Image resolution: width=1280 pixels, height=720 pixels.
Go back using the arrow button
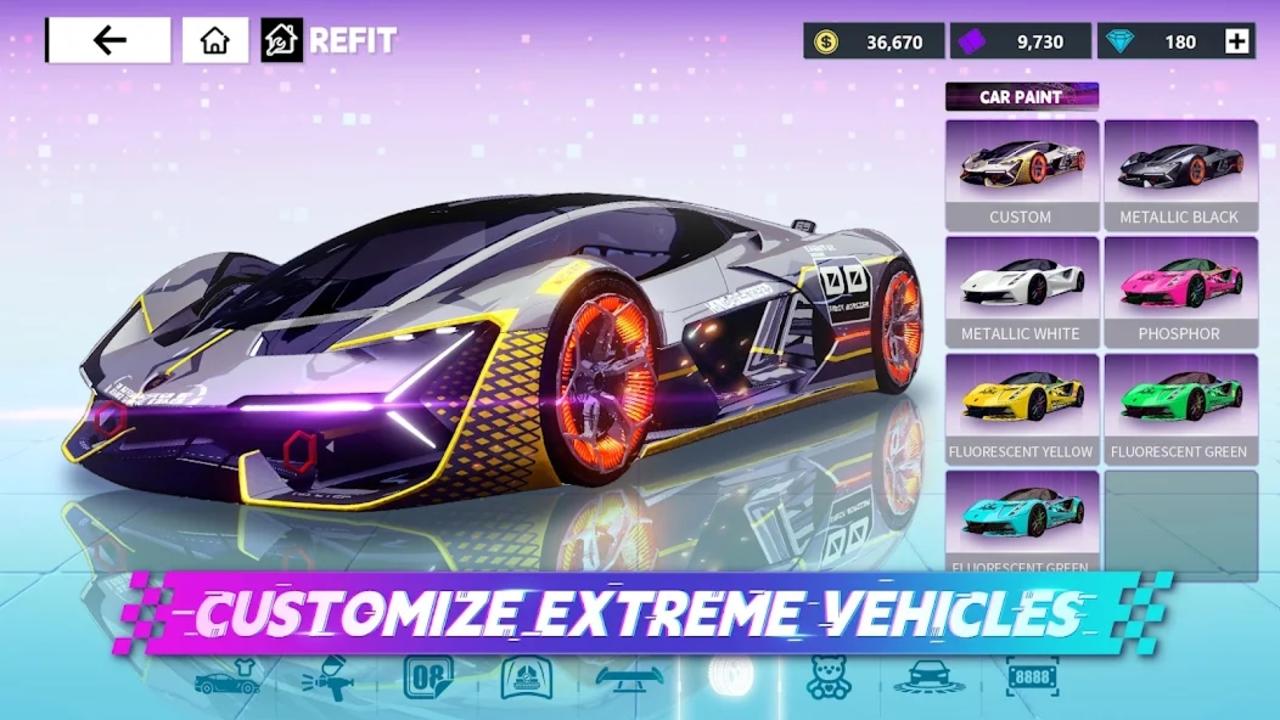tap(108, 40)
